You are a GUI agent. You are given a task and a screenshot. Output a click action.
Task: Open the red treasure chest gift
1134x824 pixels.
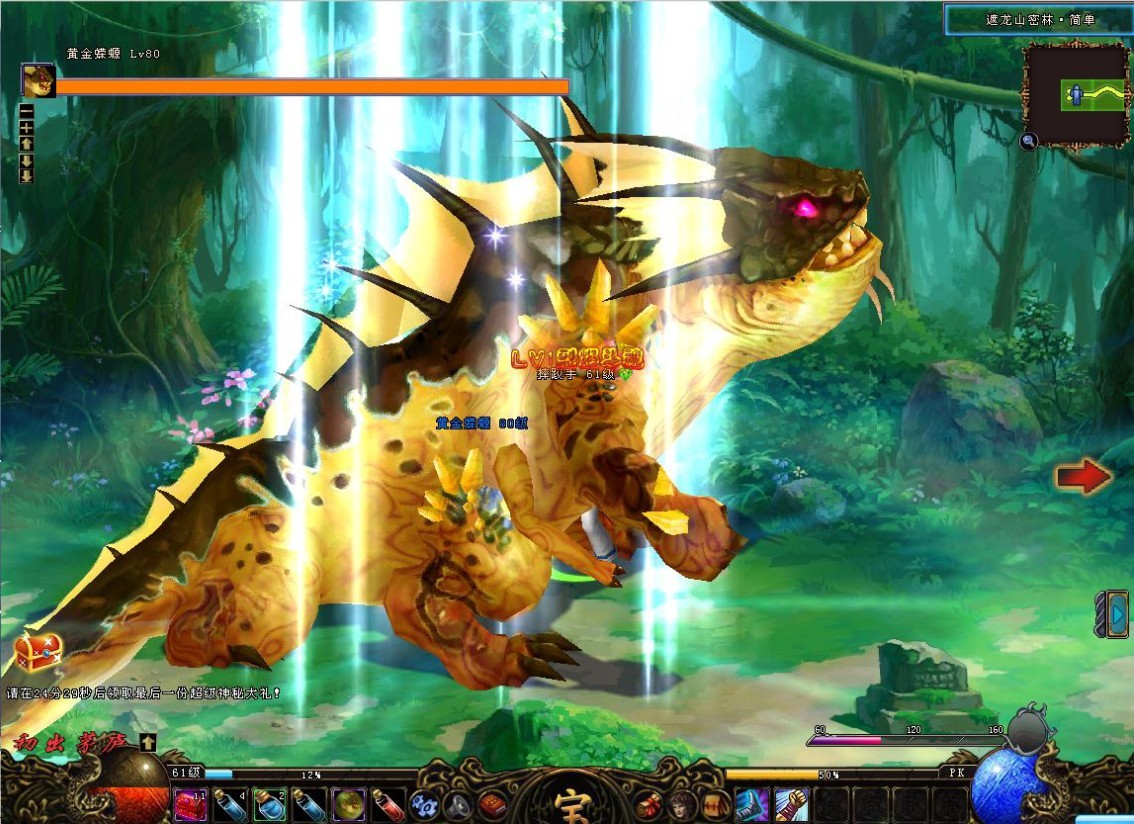[38, 652]
